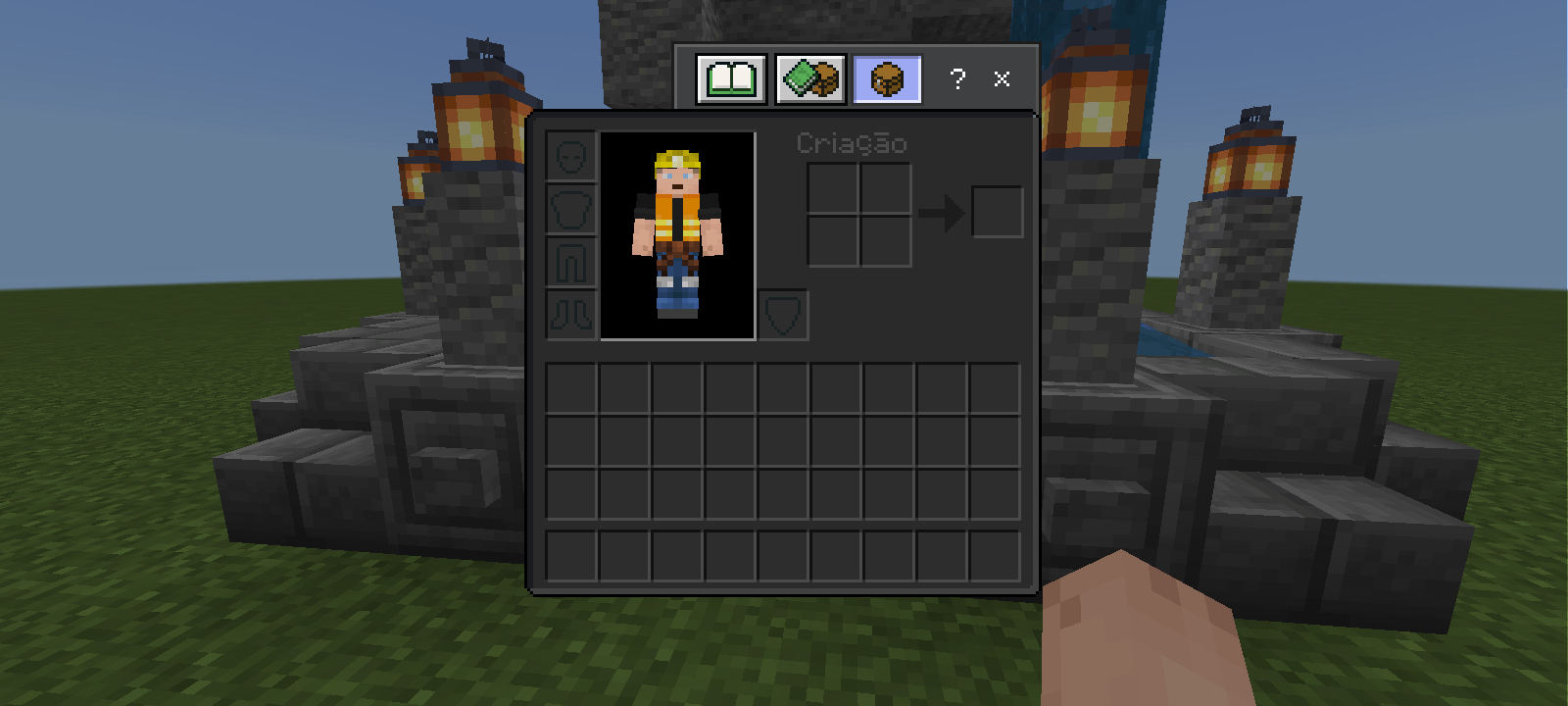1568x706 pixels.
Task: Select the first hotbar slot
Action: [x=572, y=555]
